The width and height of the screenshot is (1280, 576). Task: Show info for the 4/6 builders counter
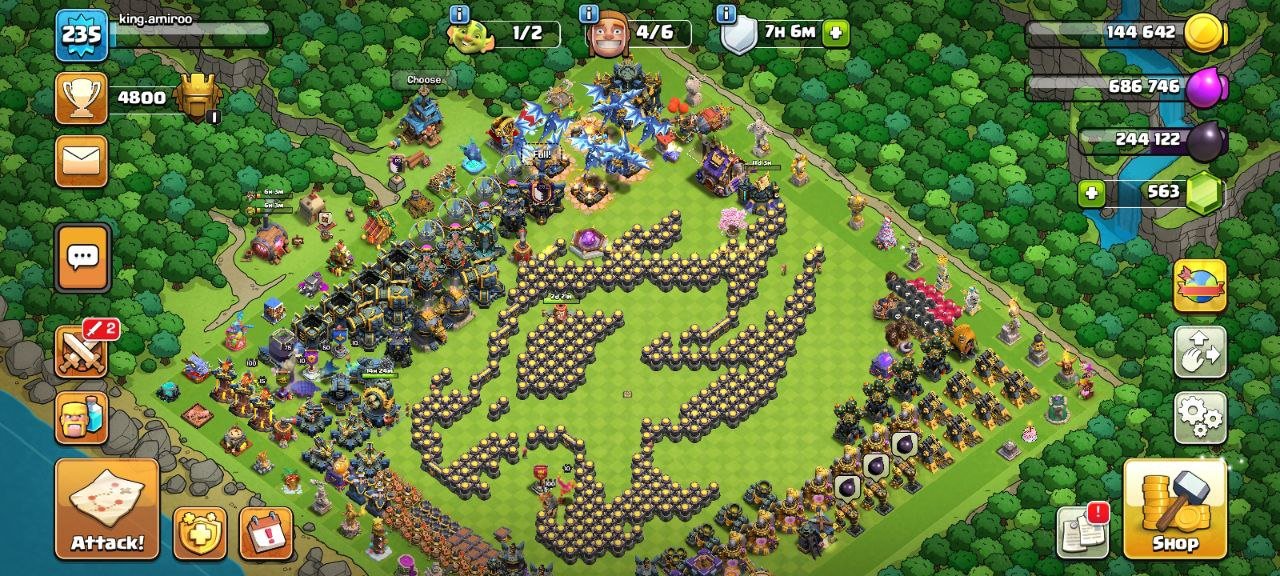tap(590, 14)
